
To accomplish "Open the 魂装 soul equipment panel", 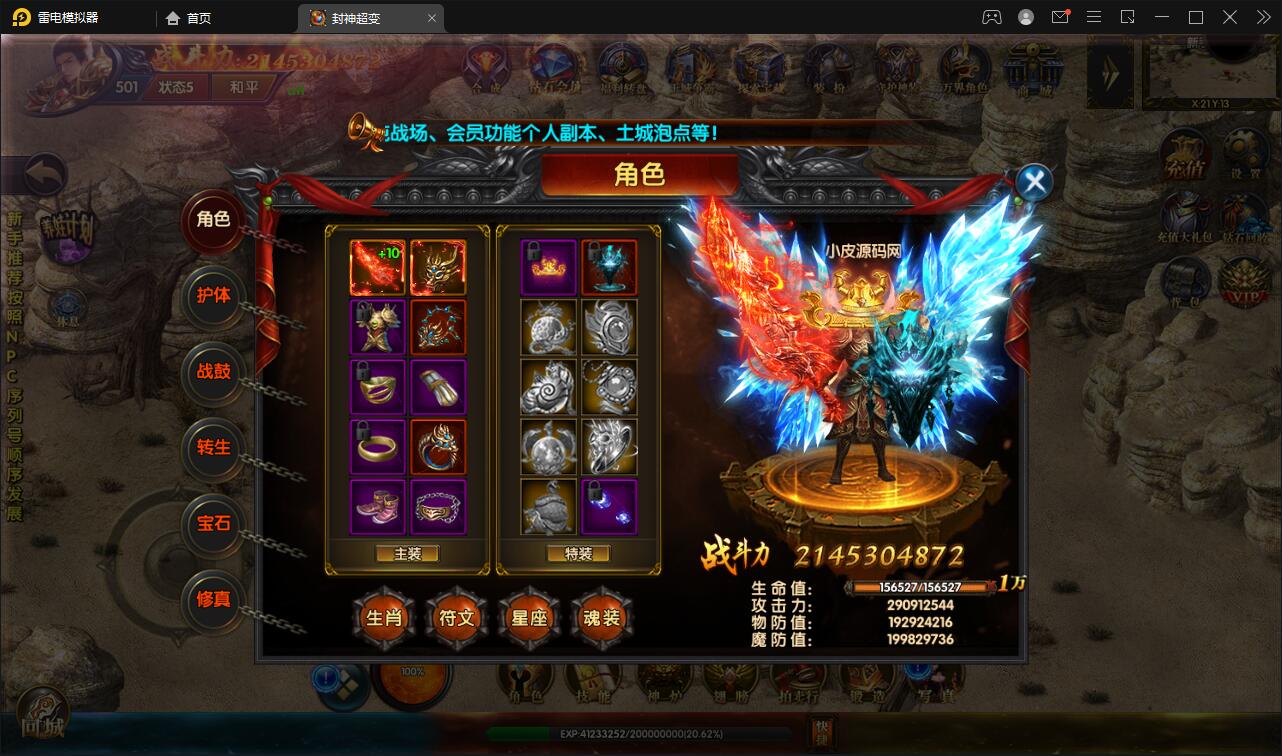I will tap(602, 619).
